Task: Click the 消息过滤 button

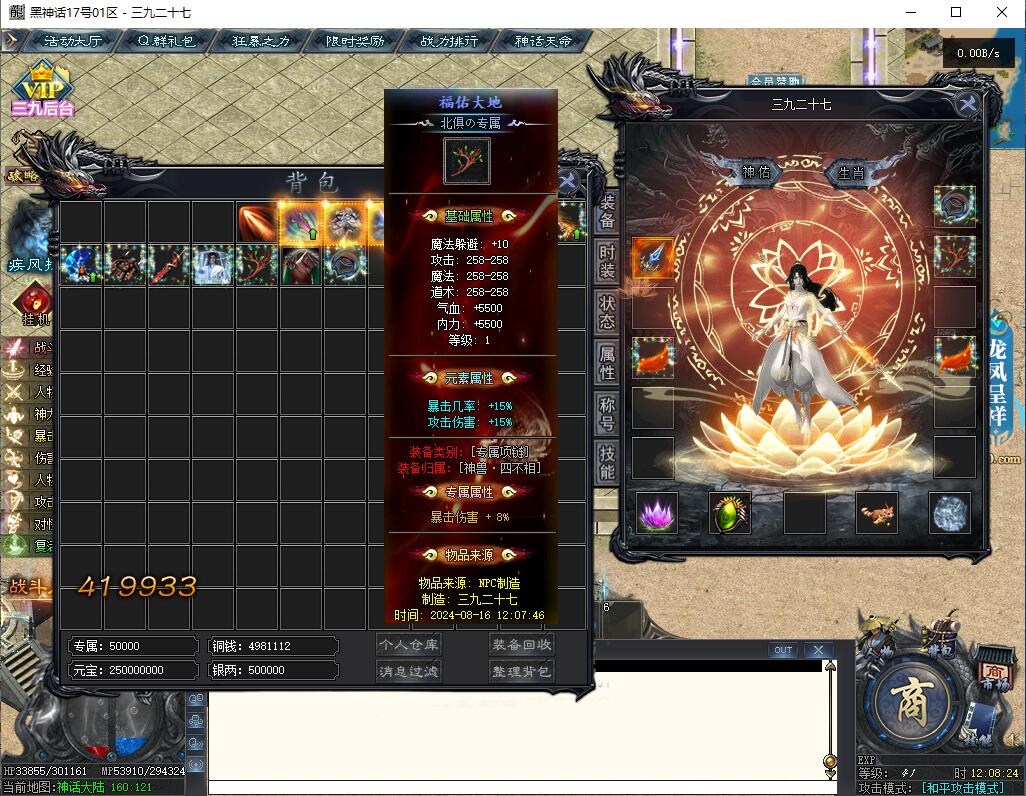Action: tap(408, 671)
